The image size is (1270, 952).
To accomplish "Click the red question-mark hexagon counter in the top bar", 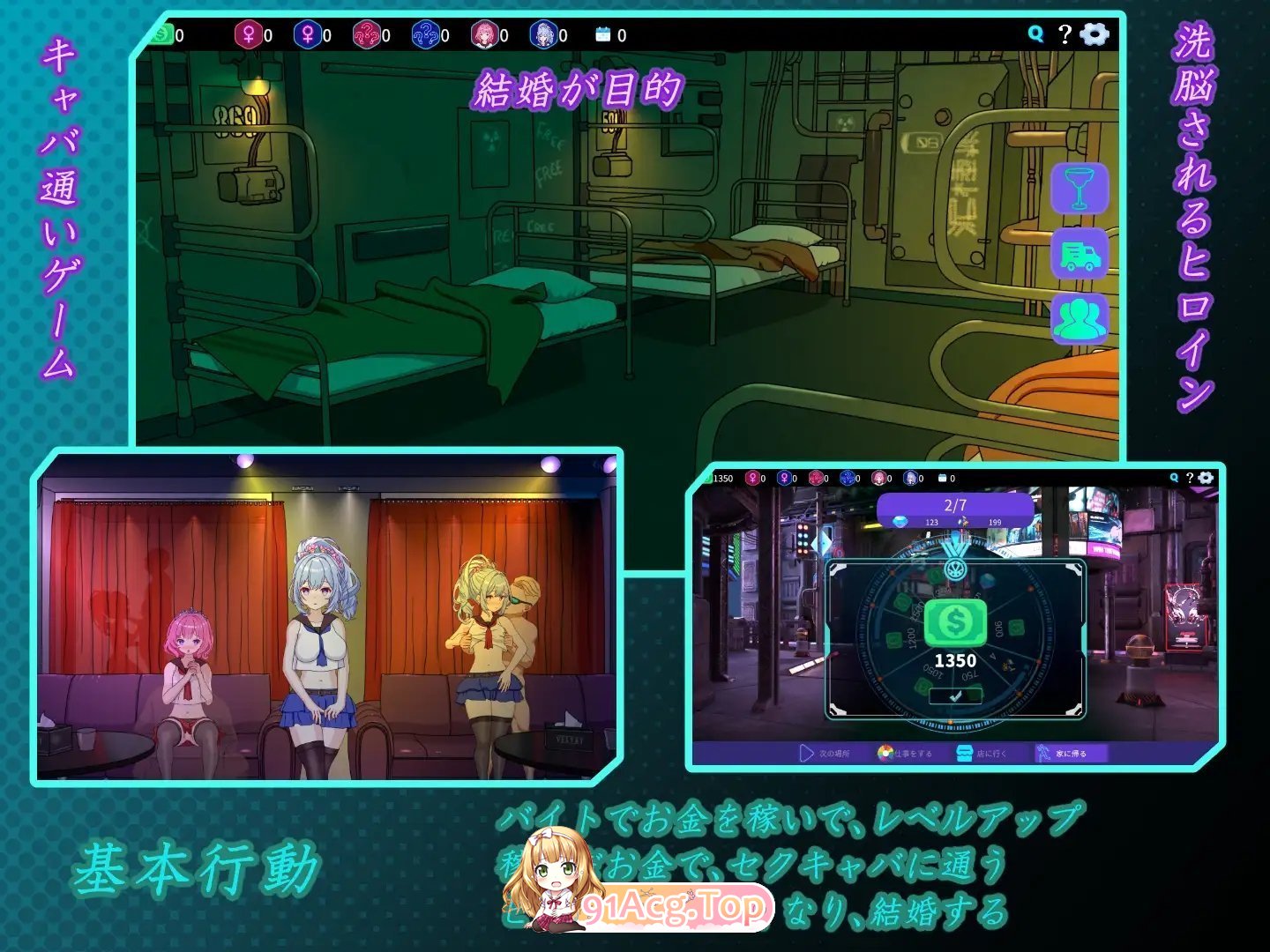I will (x=368, y=35).
